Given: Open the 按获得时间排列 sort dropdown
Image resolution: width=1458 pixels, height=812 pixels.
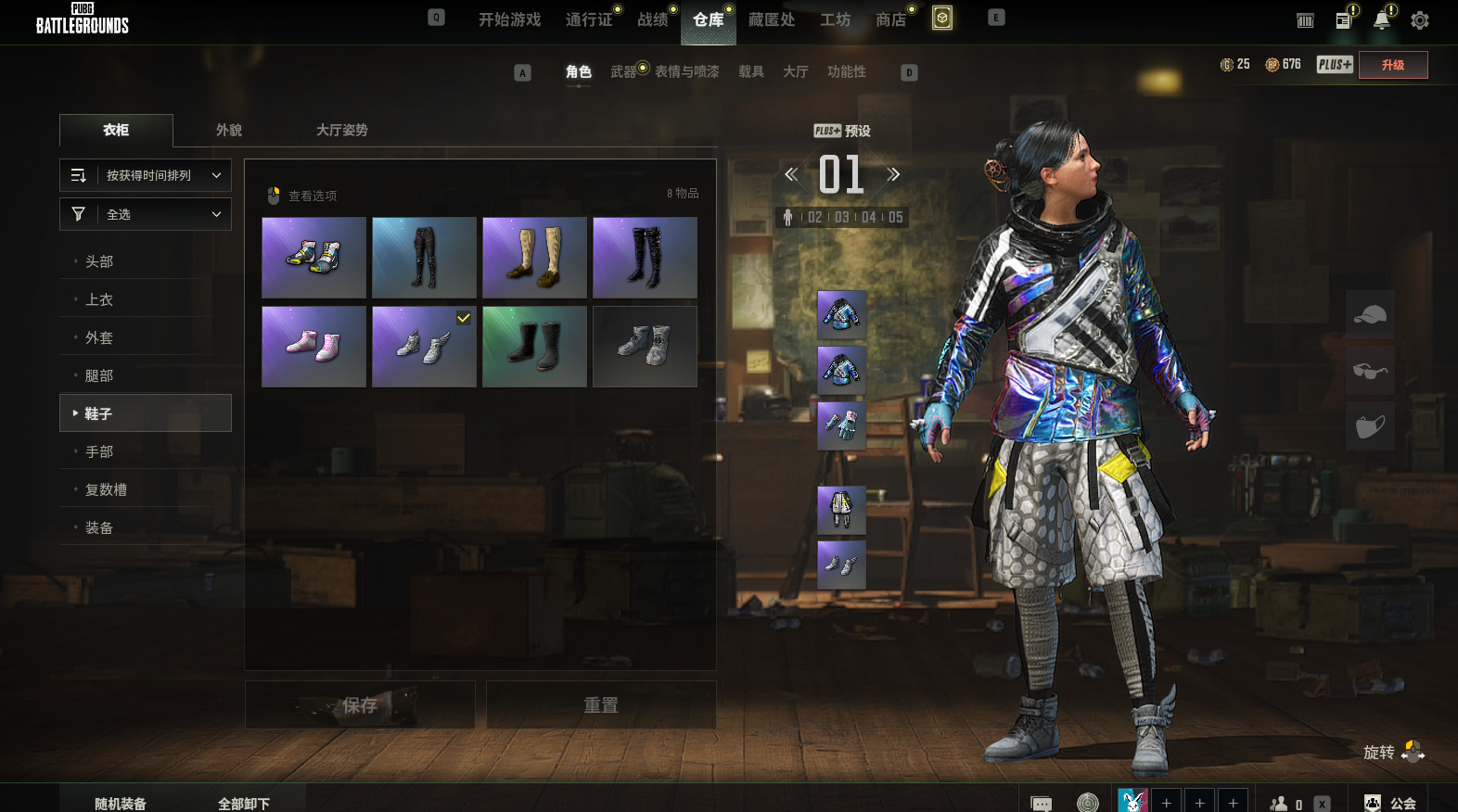Looking at the screenshot, I should point(146,175).
